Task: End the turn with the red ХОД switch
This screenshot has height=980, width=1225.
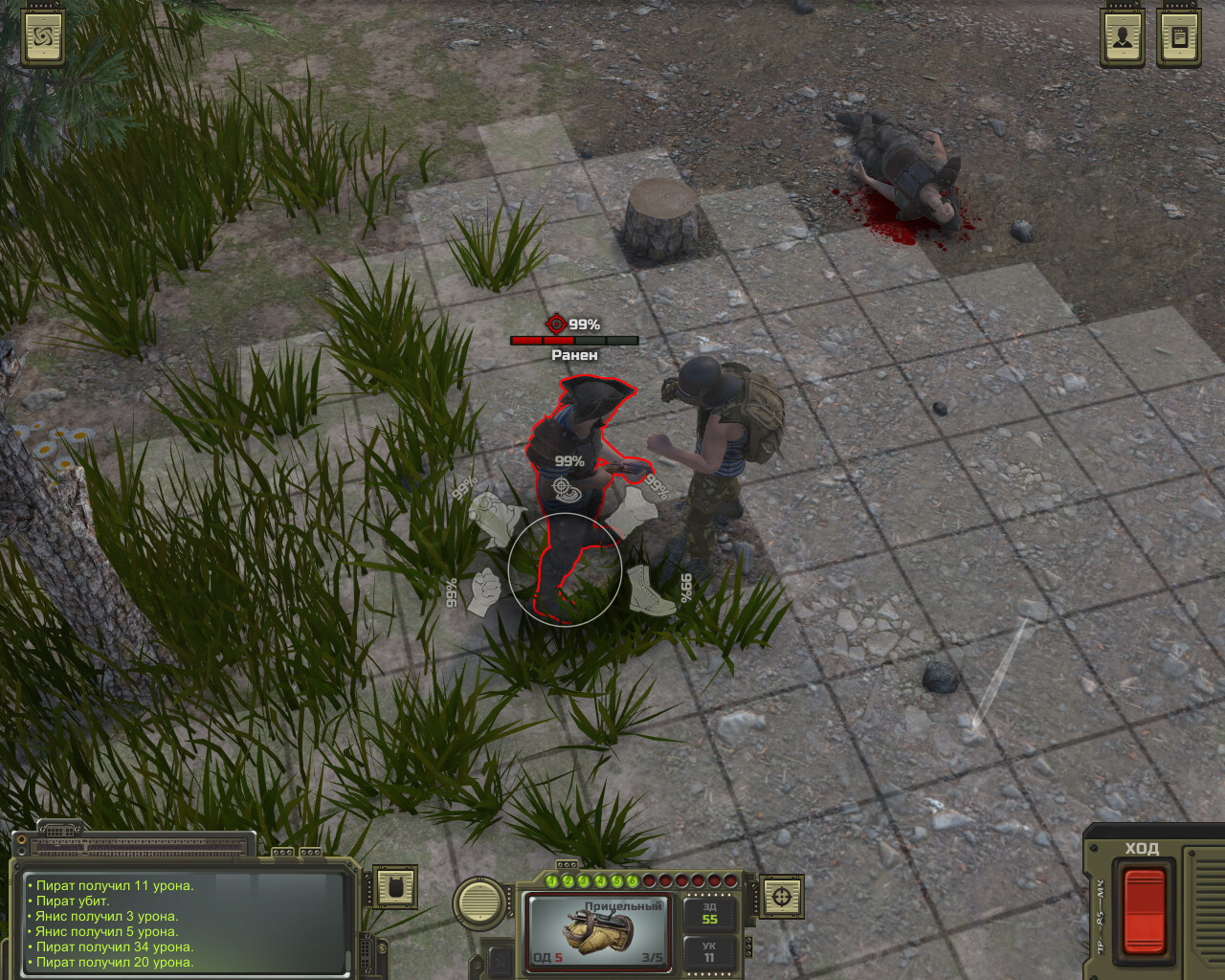Action: click(1144, 908)
